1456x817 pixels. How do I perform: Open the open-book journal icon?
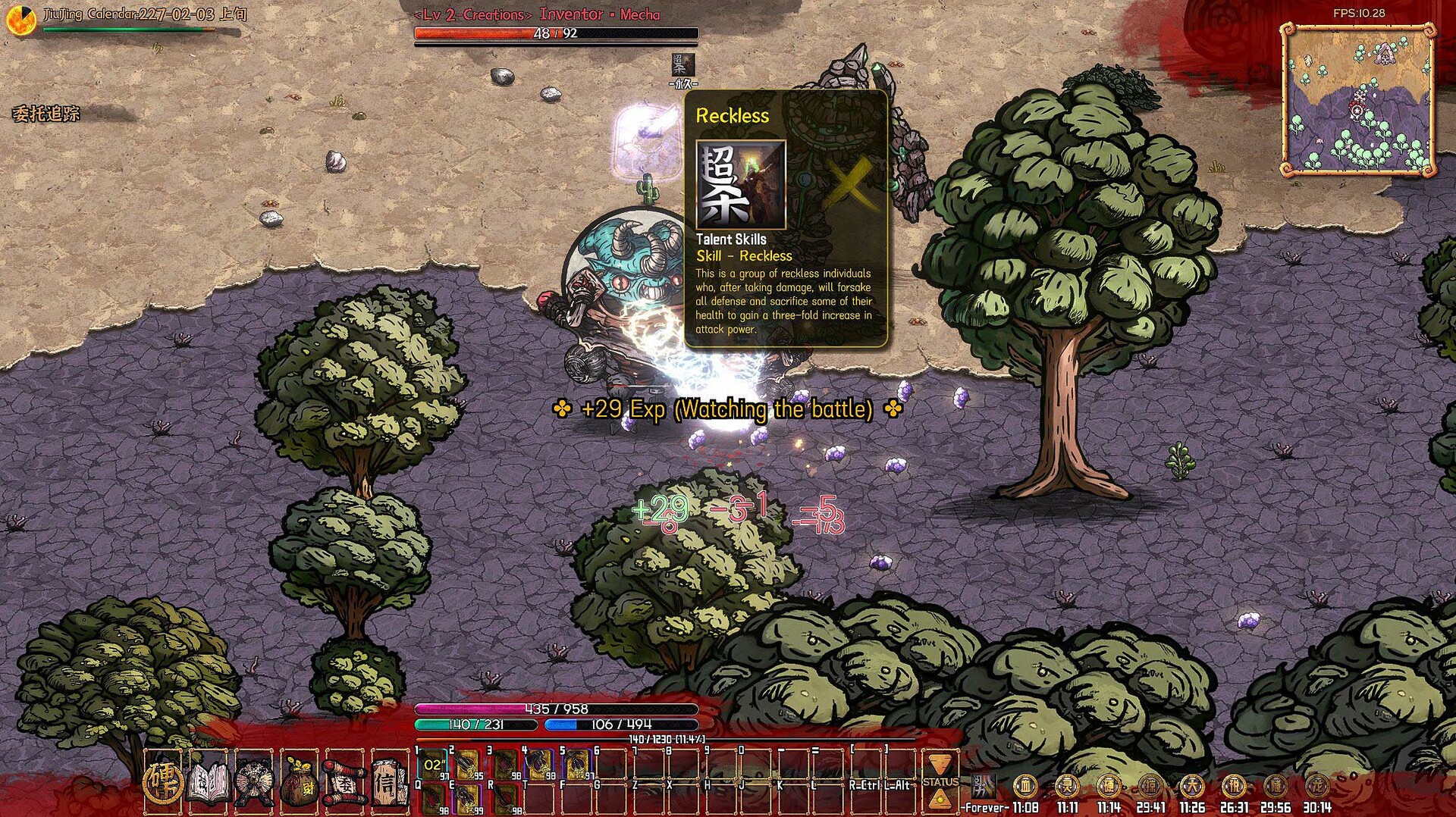pyautogui.click(x=208, y=781)
